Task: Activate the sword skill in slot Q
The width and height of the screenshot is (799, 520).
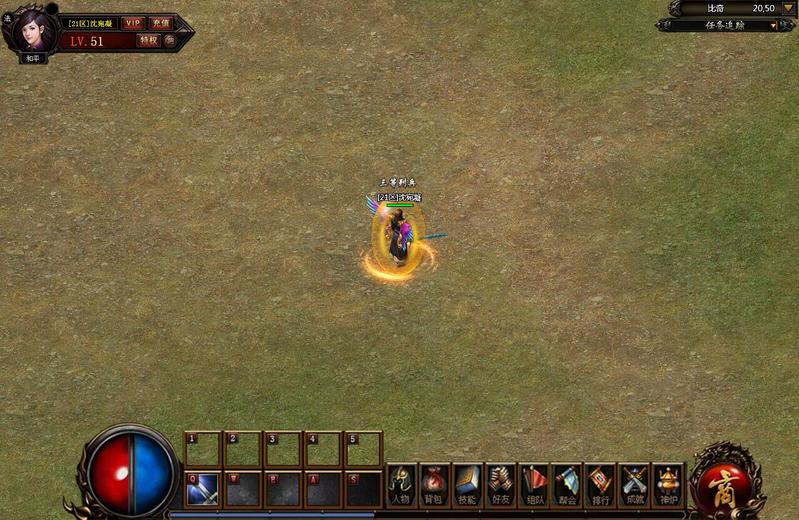Action: pyautogui.click(x=203, y=489)
